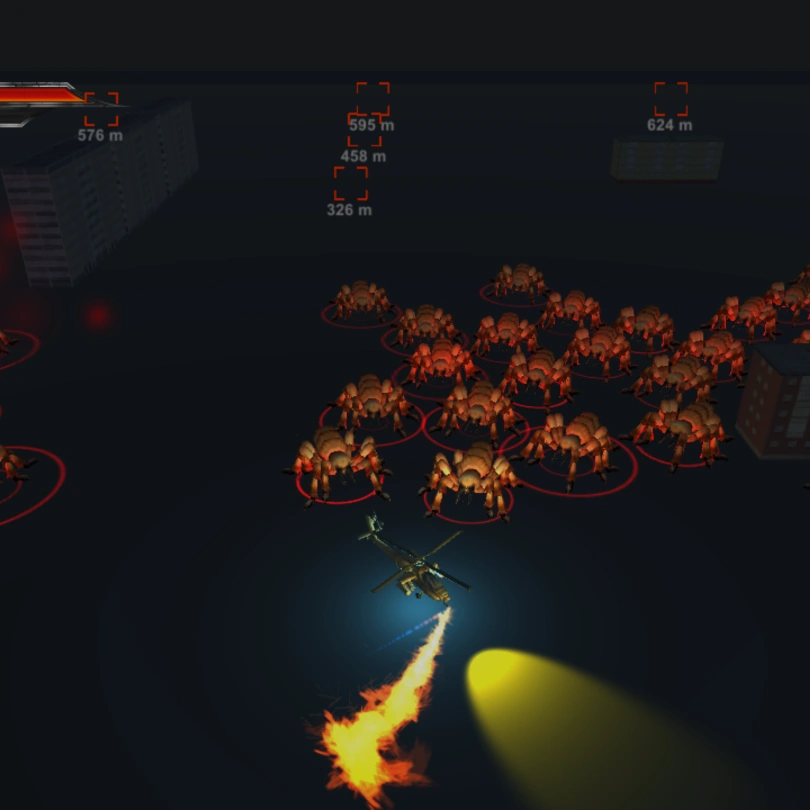
Task: Click the 595 m target bracket
Action: 373,99
